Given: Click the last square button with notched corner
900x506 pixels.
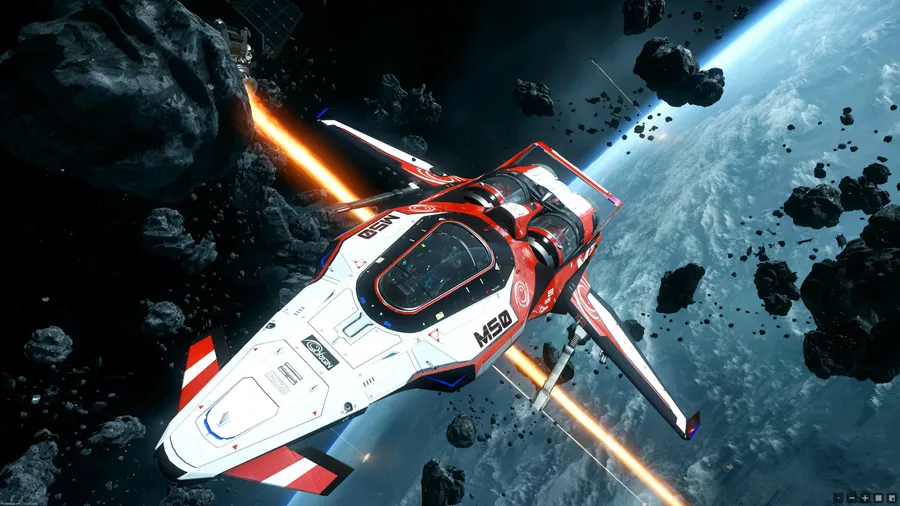Looking at the screenshot, I should click(890, 497).
